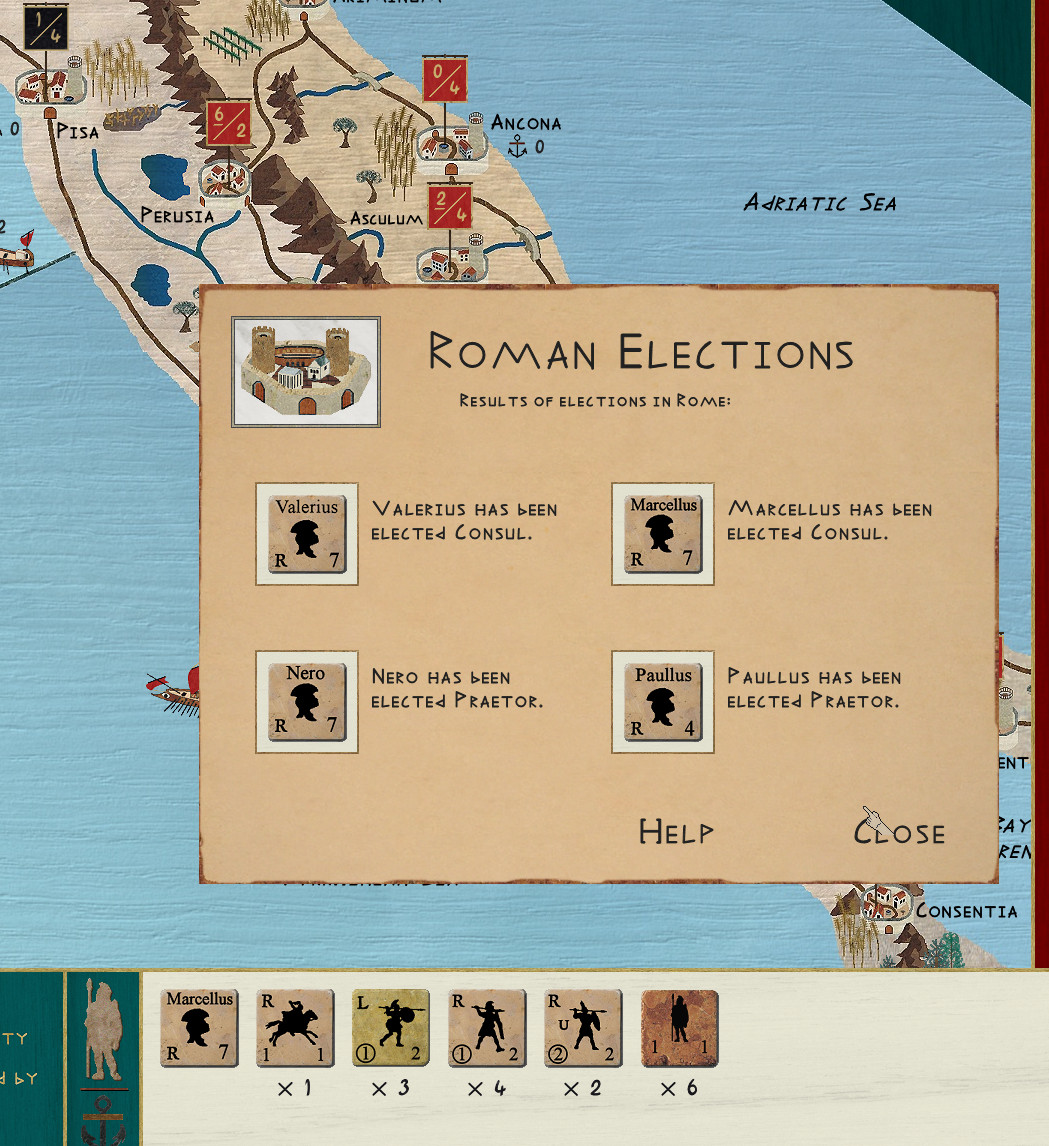1049x1146 pixels.
Task: Select the dark brown soldier tile marked ×6
Action: (679, 1030)
